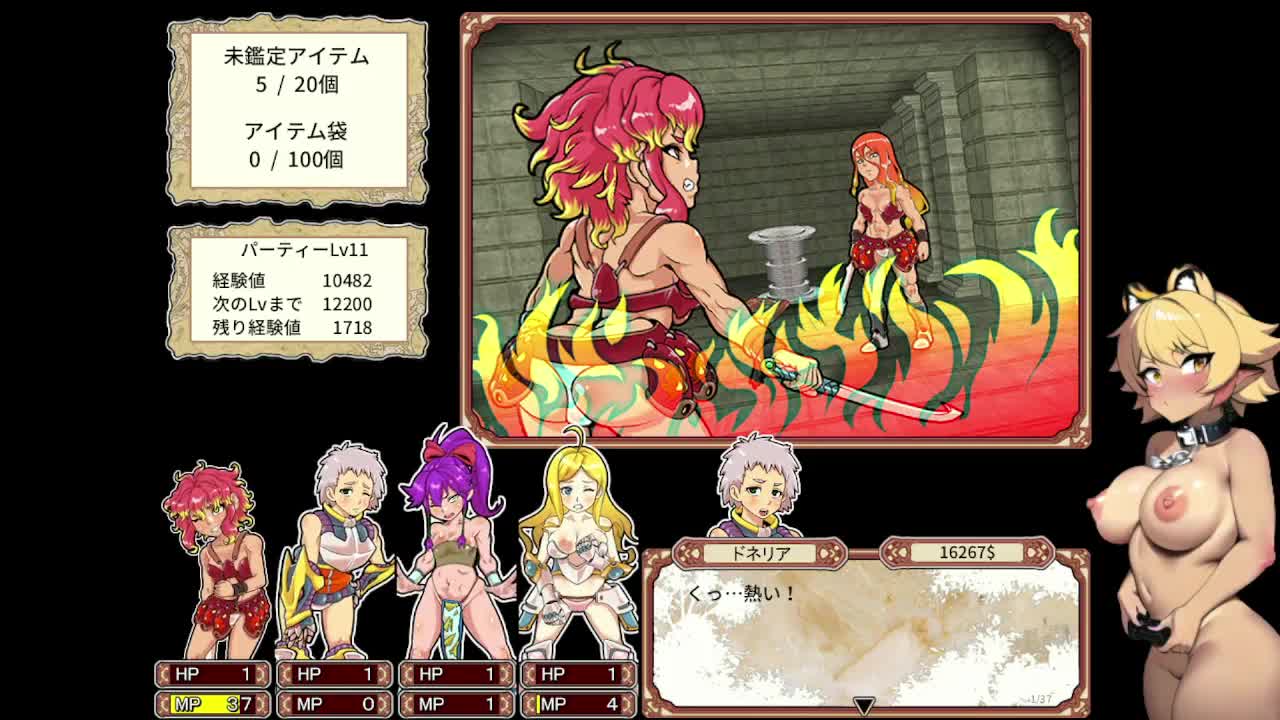Click the dialogue continue arrow
1280x720 pixels.
point(864,706)
